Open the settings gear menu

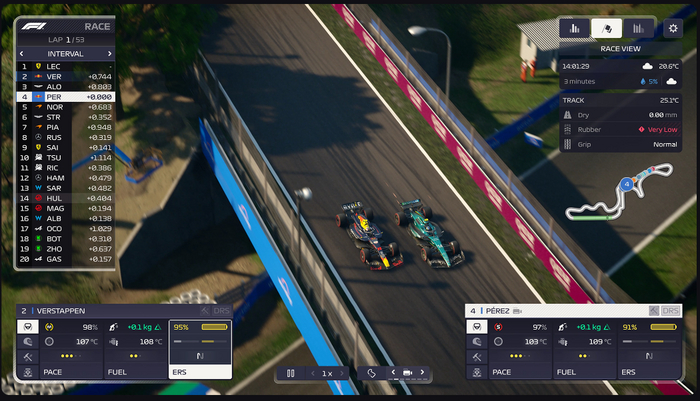[672, 28]
